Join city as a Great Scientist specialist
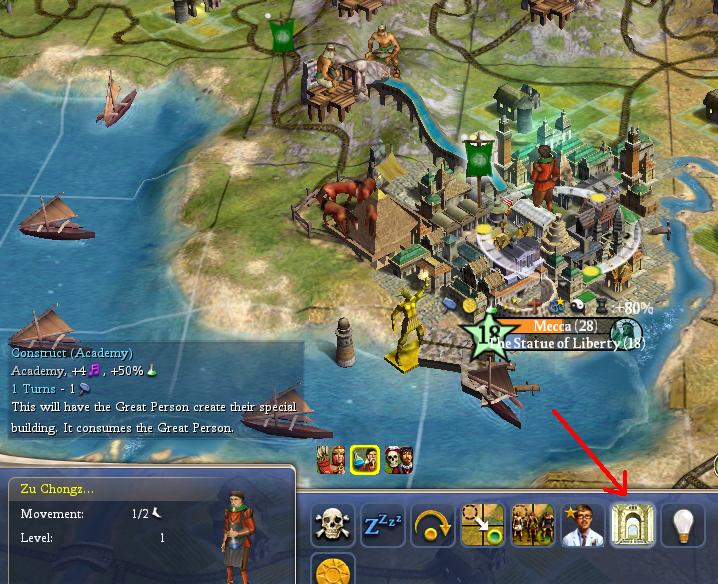Screen dimensions: 718x584 tap(583, 524)
